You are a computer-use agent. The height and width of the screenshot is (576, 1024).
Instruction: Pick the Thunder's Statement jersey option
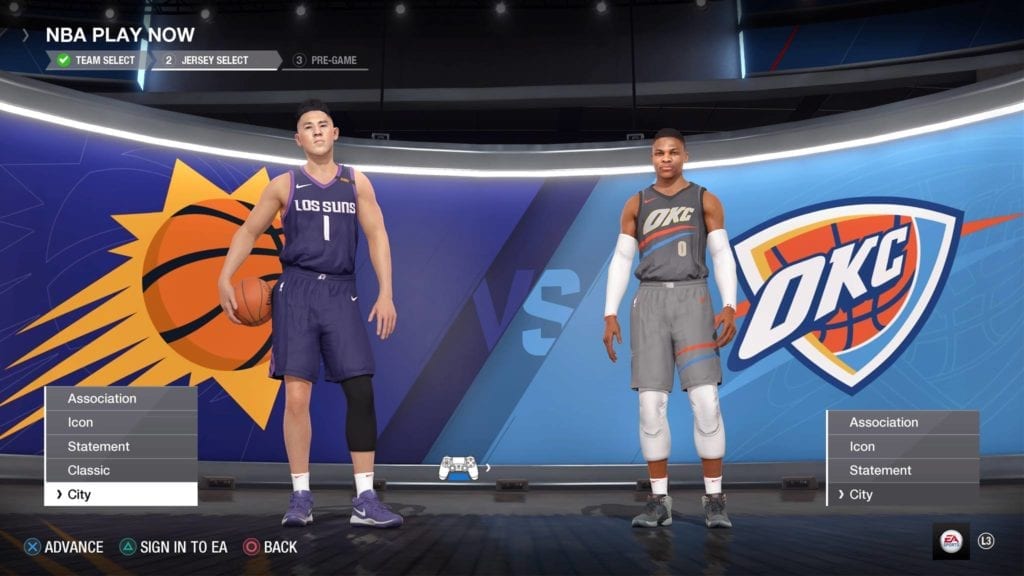click(x=902, y=471)
